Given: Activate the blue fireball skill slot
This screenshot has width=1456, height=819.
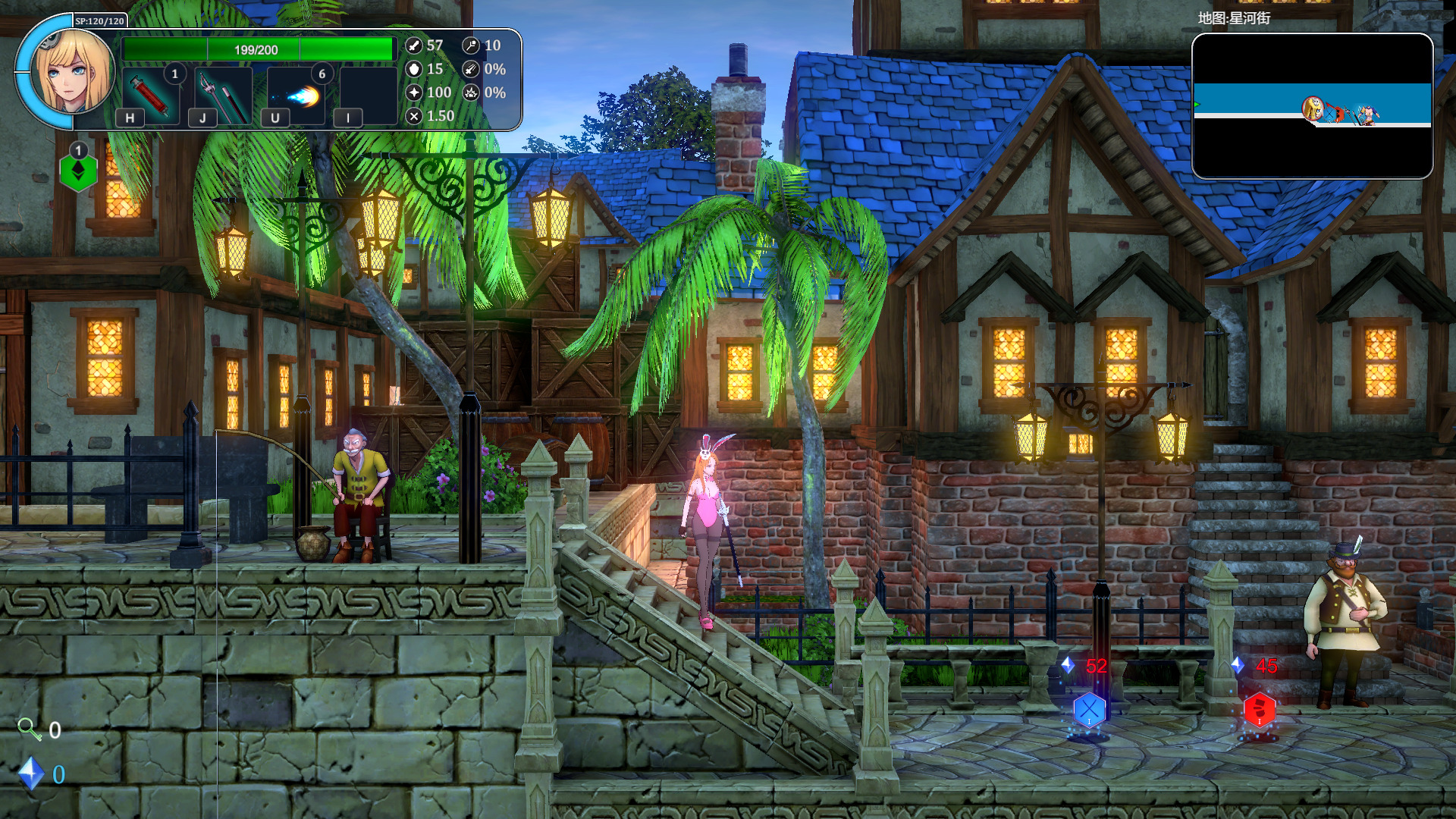Looking at the screenshot, I should [297, 95].
